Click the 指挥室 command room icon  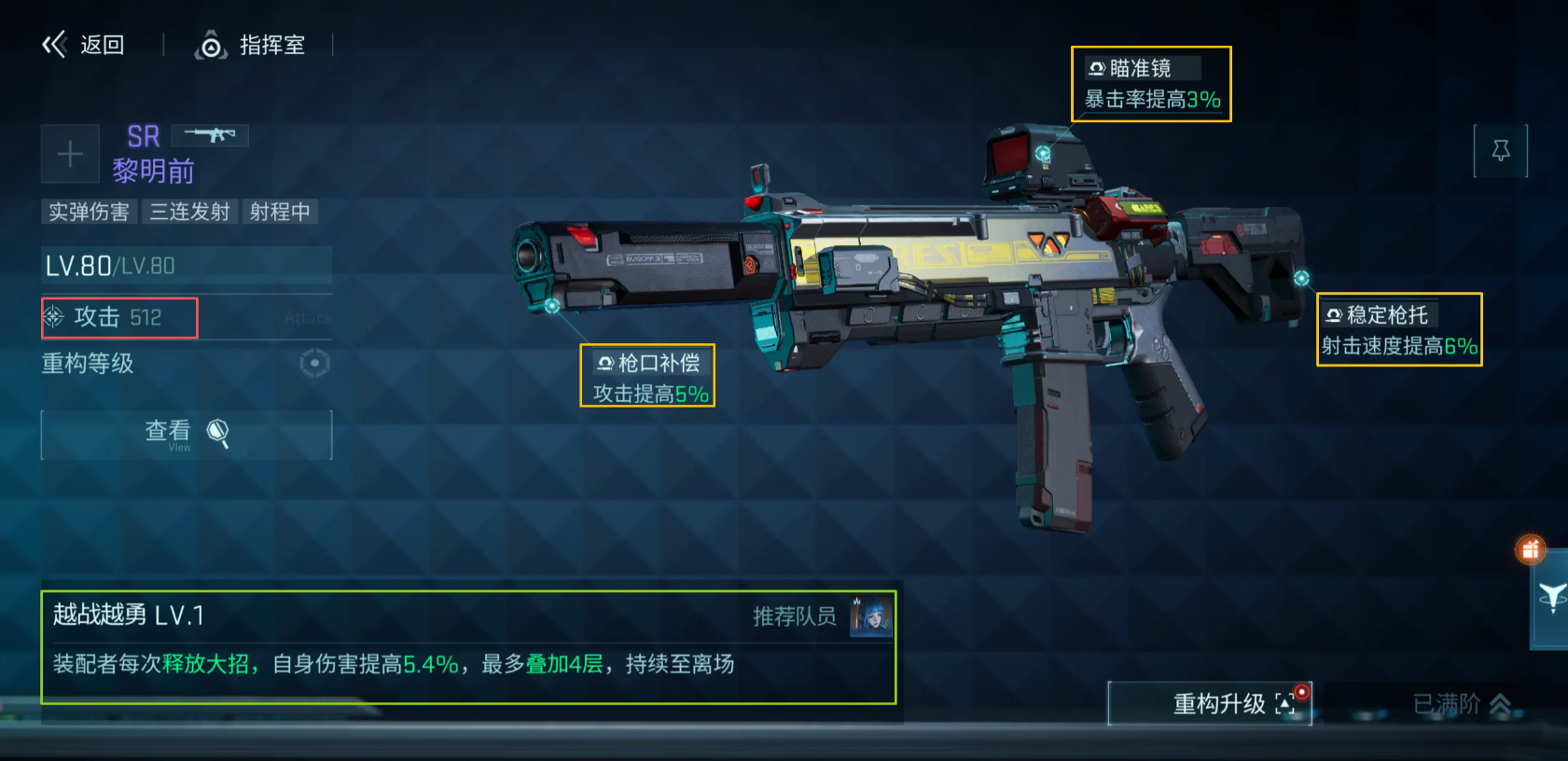coord(212,45)
